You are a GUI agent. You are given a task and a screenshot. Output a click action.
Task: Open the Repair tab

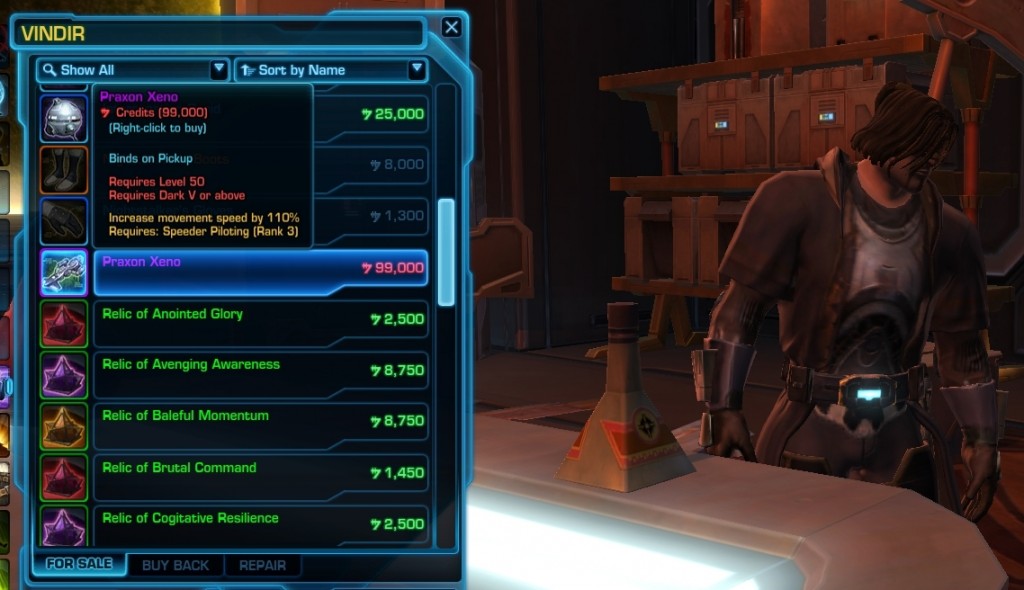click(x=262, y=565)
